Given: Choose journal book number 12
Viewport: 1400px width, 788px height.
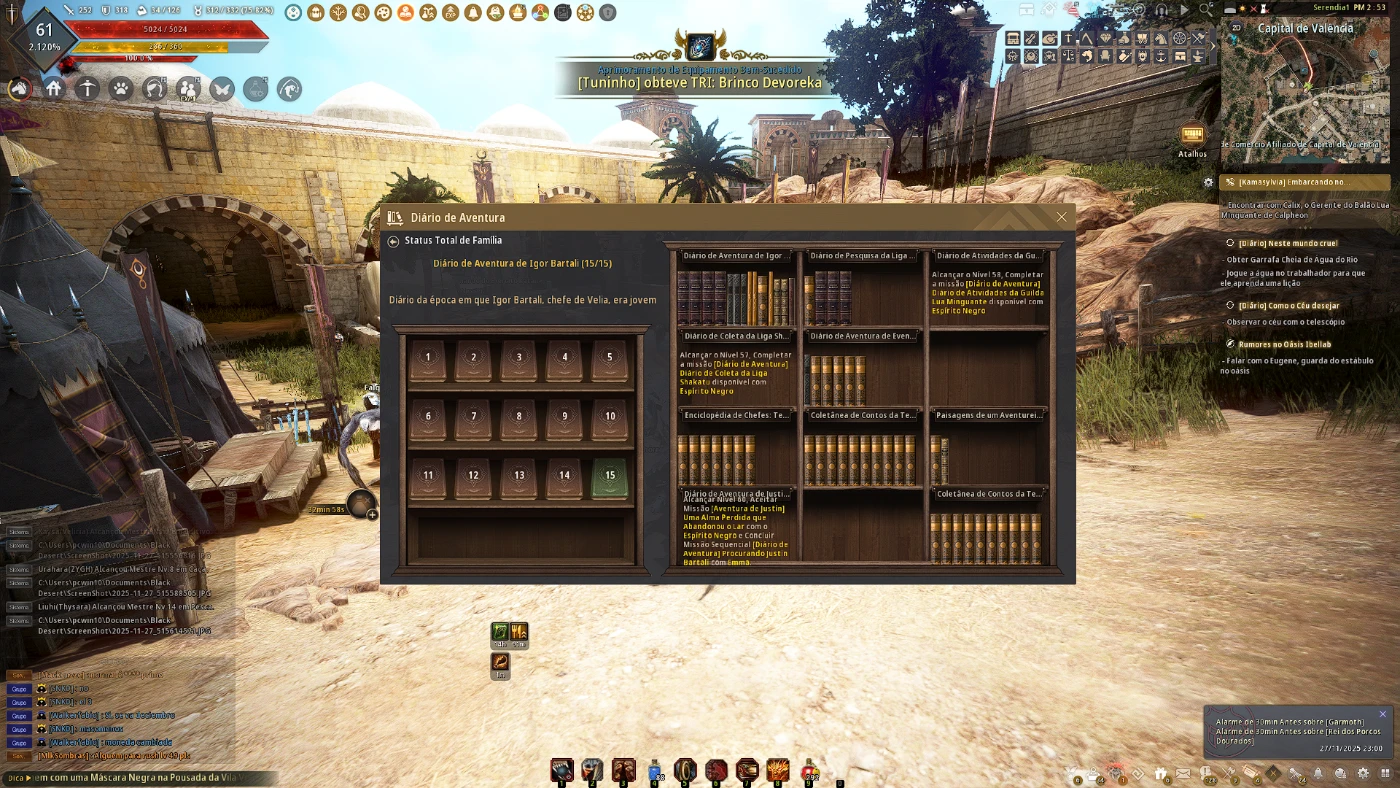Looking at the screenshot, I should pos(473,478).
